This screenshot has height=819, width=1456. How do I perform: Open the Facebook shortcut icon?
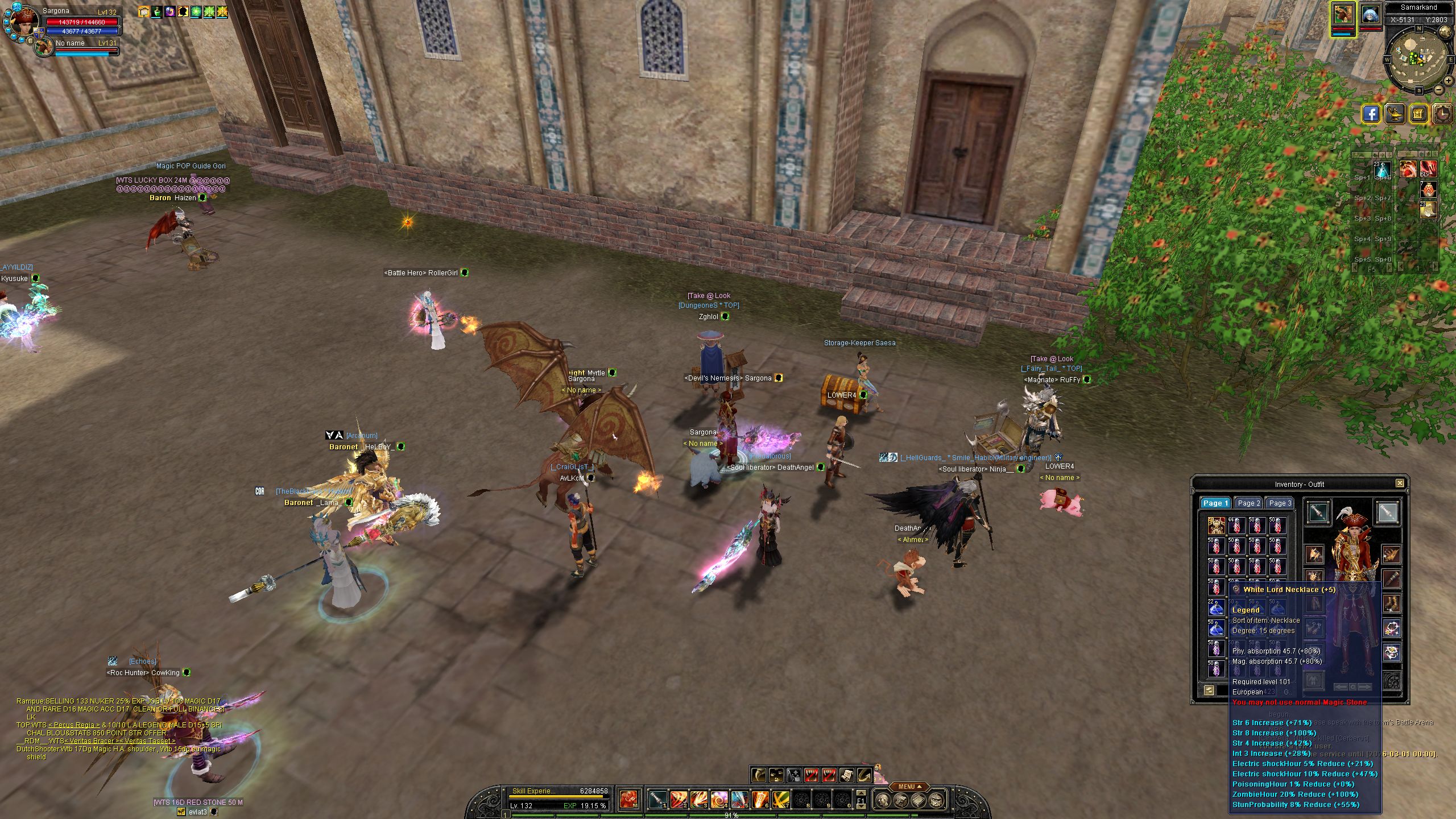click(x=1371, y=114)
